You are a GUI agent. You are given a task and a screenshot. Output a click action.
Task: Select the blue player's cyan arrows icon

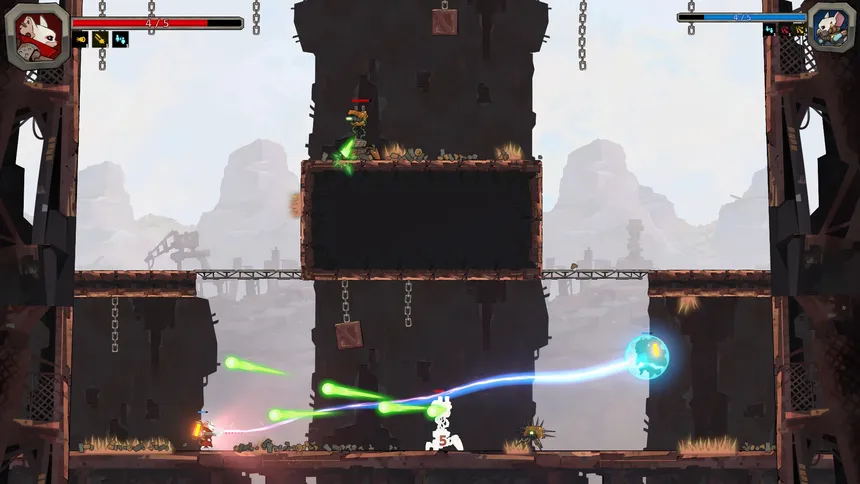769,31
